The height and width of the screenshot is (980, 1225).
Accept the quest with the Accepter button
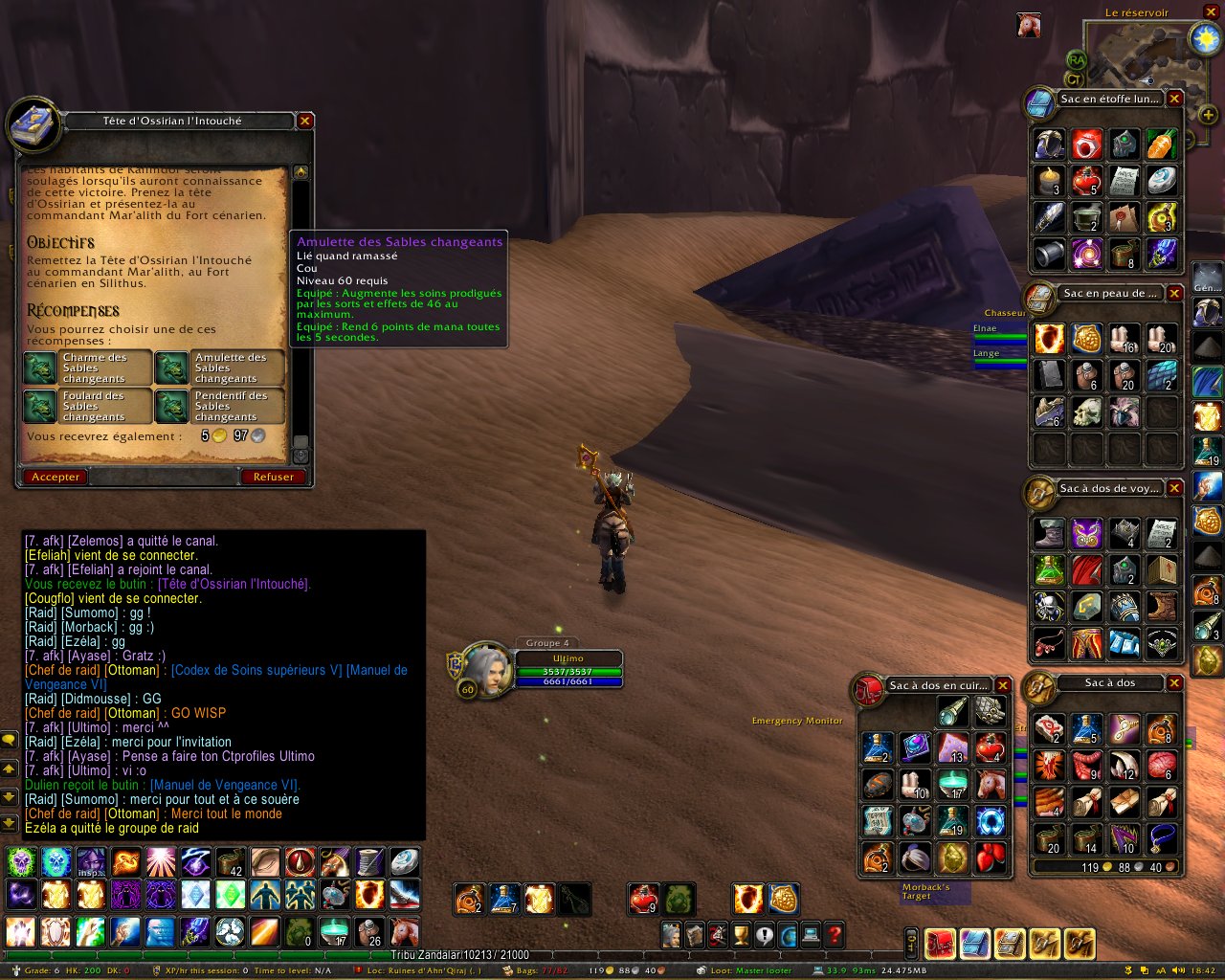coord(56,477)
